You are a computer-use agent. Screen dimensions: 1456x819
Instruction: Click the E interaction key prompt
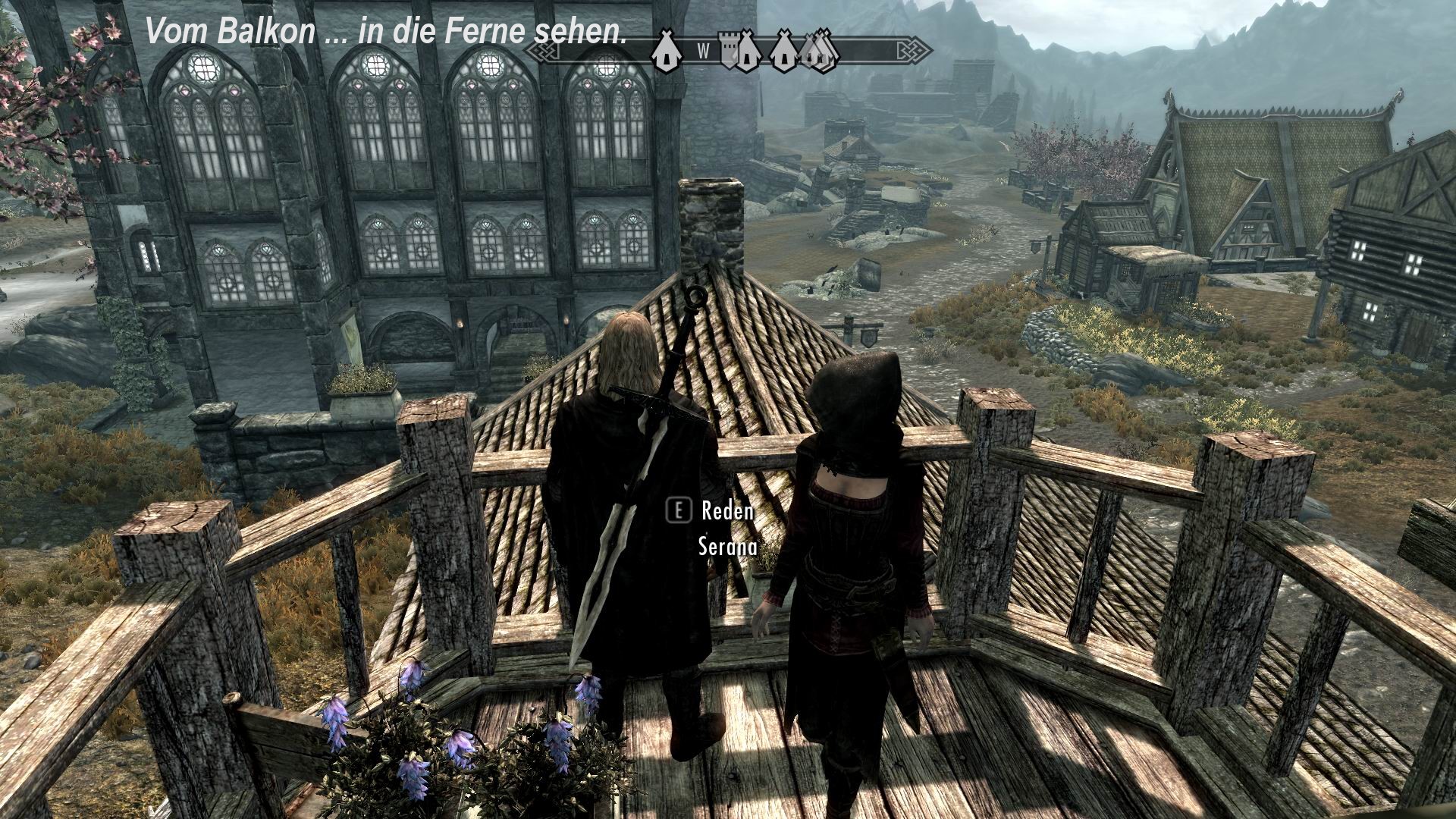click(680, 512)
